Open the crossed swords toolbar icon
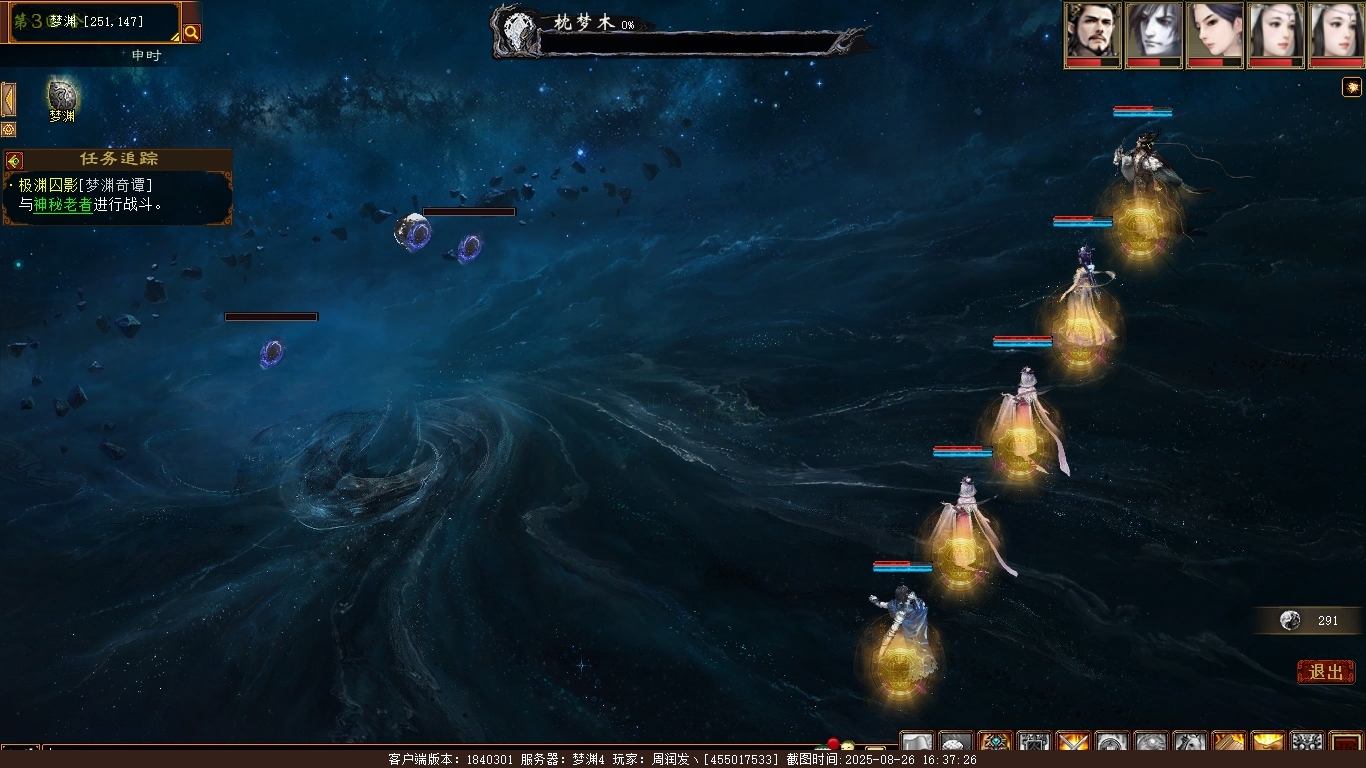Screen dimensions: 1366x768 click(1072, 743)
